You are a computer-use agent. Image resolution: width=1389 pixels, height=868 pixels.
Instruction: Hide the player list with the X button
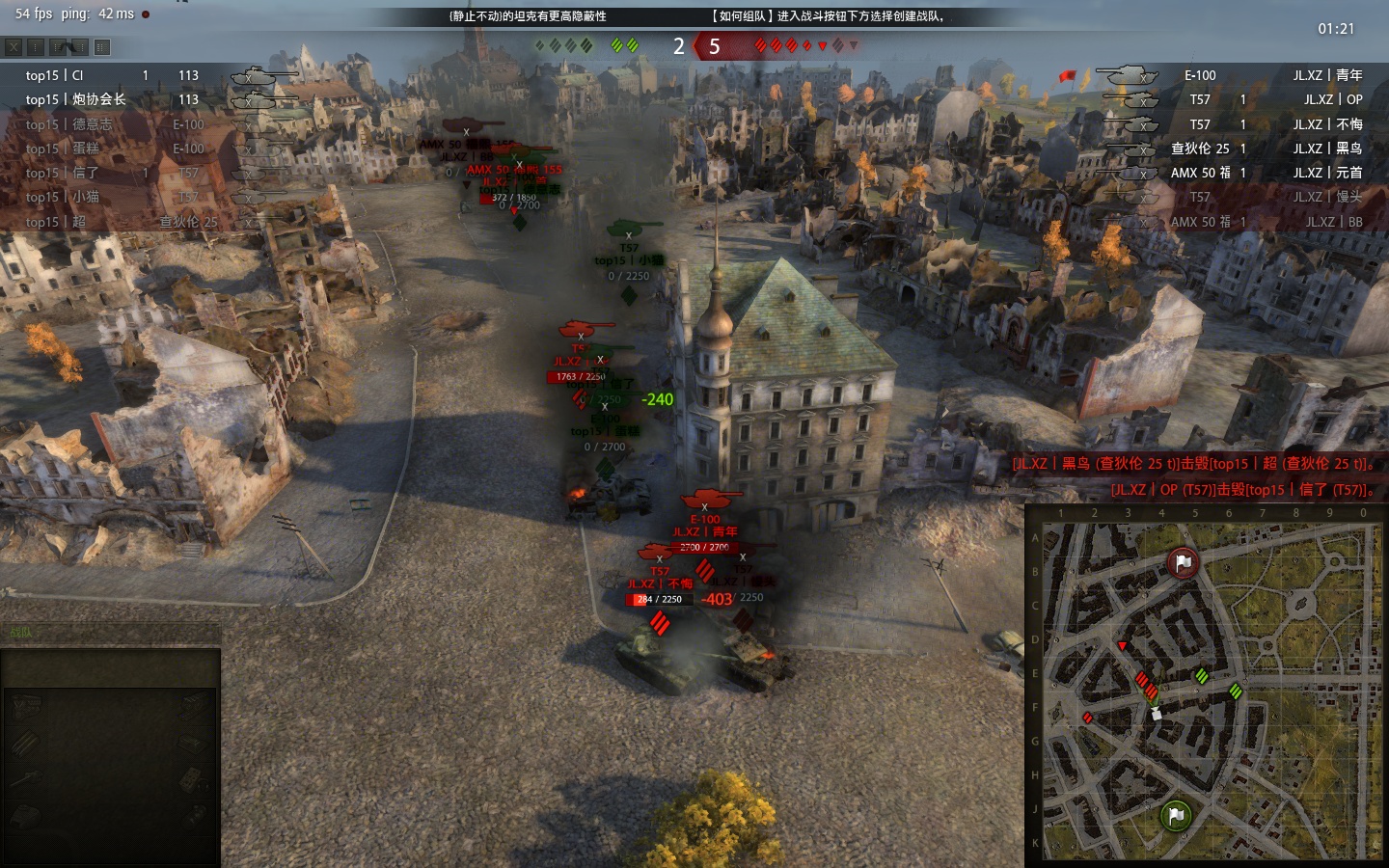point(13,46)
